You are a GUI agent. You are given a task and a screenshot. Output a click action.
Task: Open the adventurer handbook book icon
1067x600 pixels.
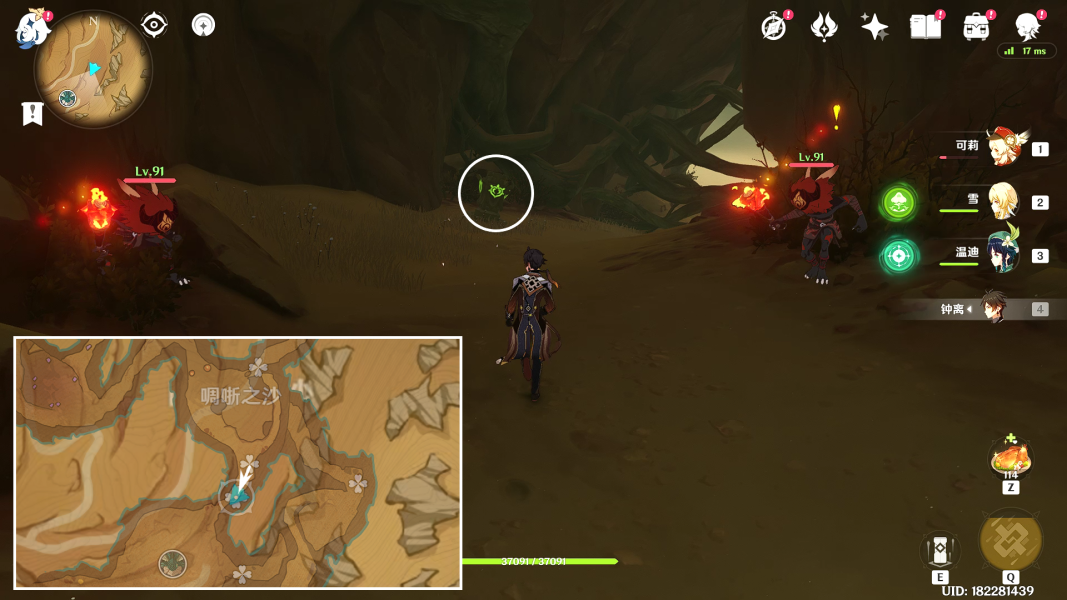click(925, 27)
